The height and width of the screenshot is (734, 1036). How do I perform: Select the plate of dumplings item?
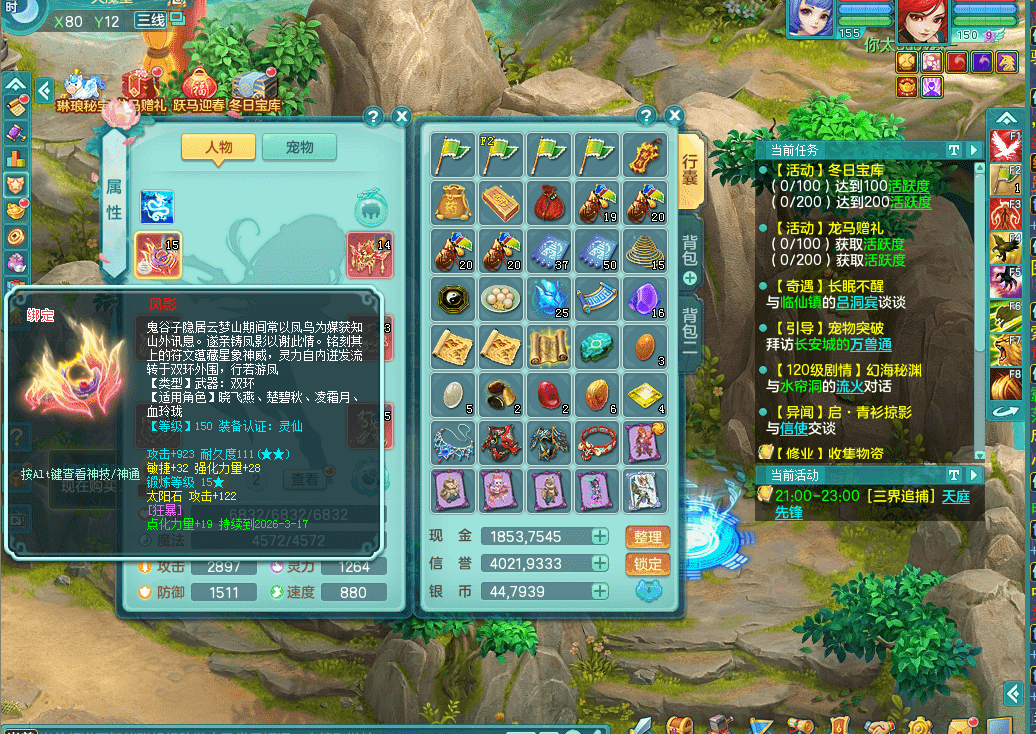[502, 297]
